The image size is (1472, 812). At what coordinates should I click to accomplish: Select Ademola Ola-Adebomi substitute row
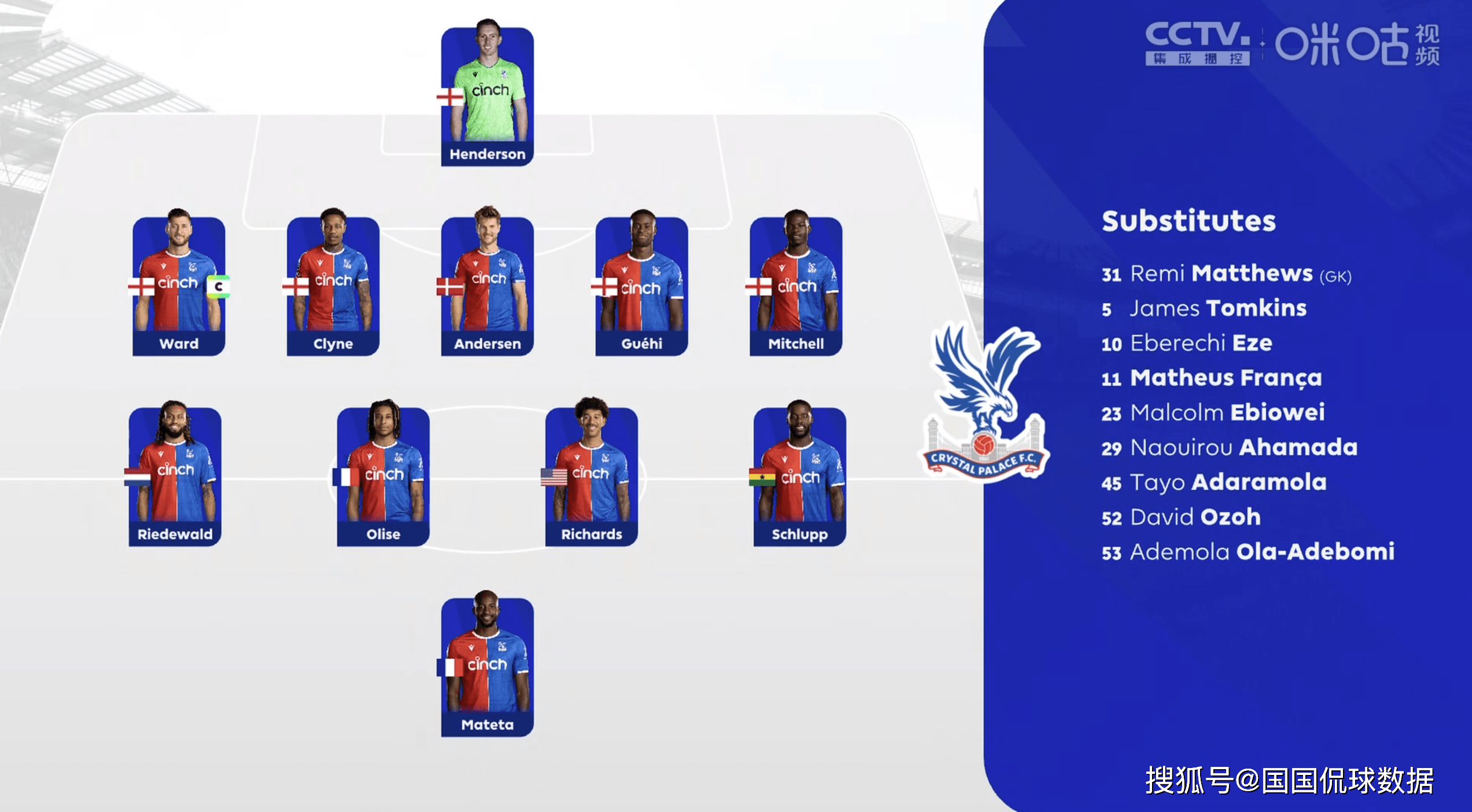(1247, 552)
